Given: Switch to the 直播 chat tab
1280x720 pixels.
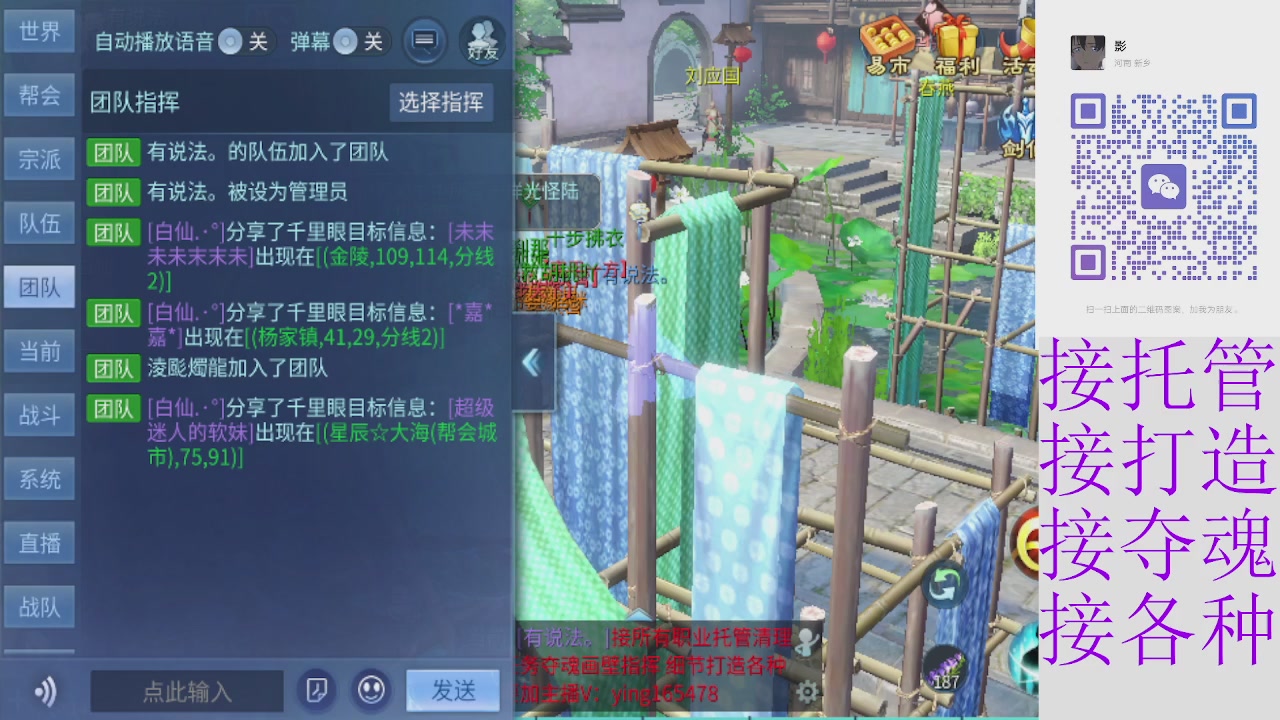Looking at the screenshot, I should 39,542.
